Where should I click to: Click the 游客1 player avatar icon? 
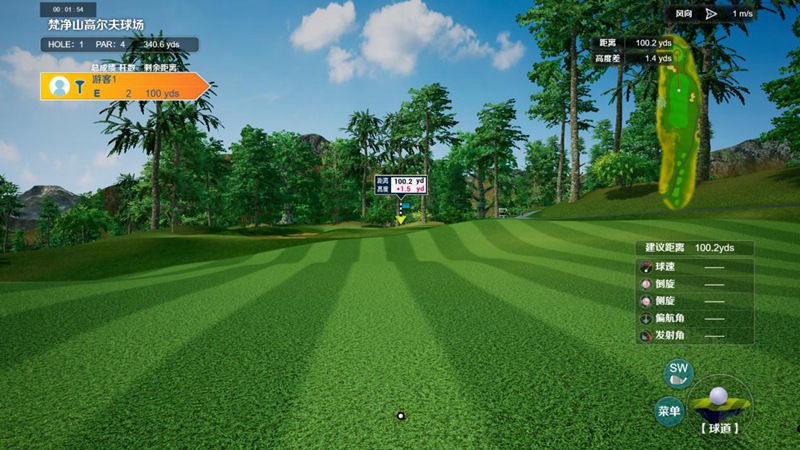coord(59,86)
